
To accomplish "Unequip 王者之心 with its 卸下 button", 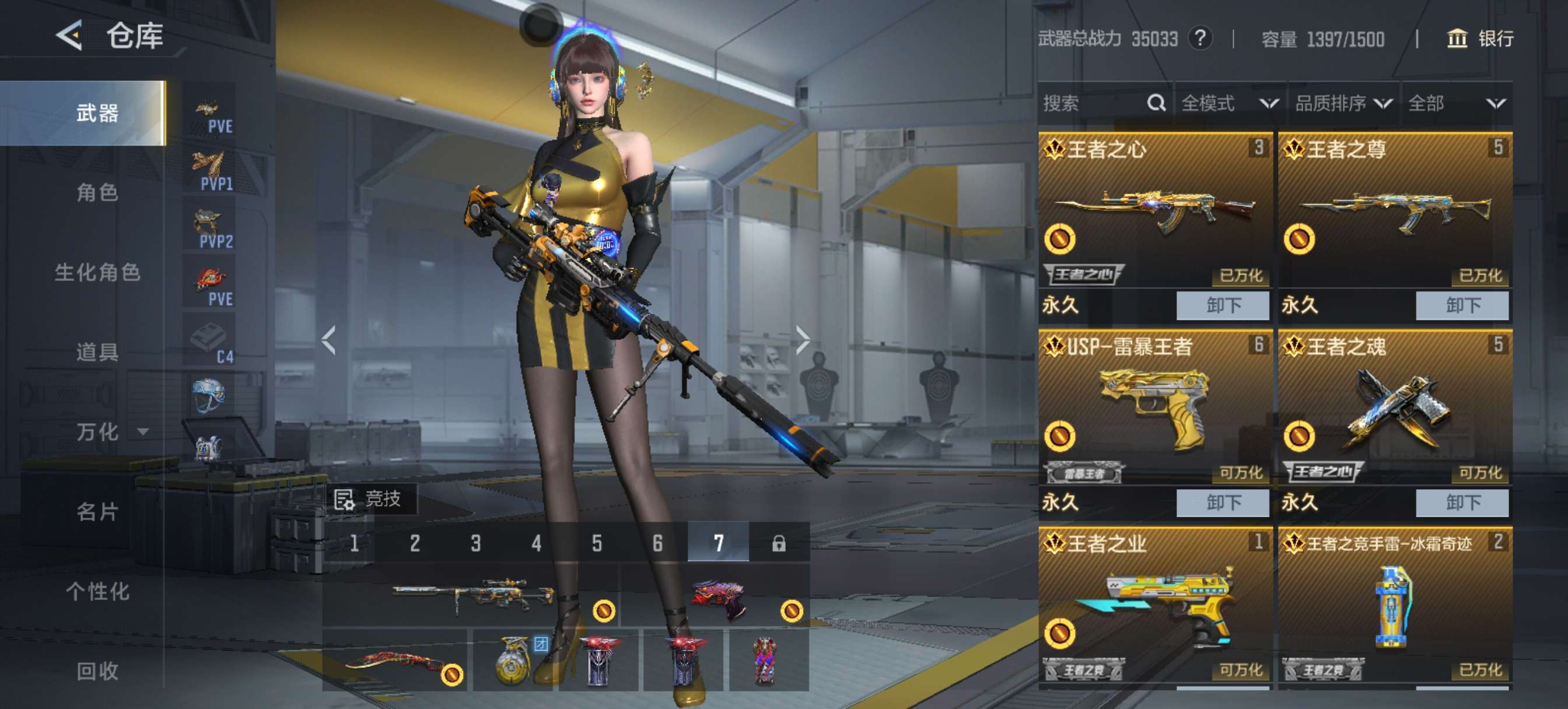I will (1222, 305).
